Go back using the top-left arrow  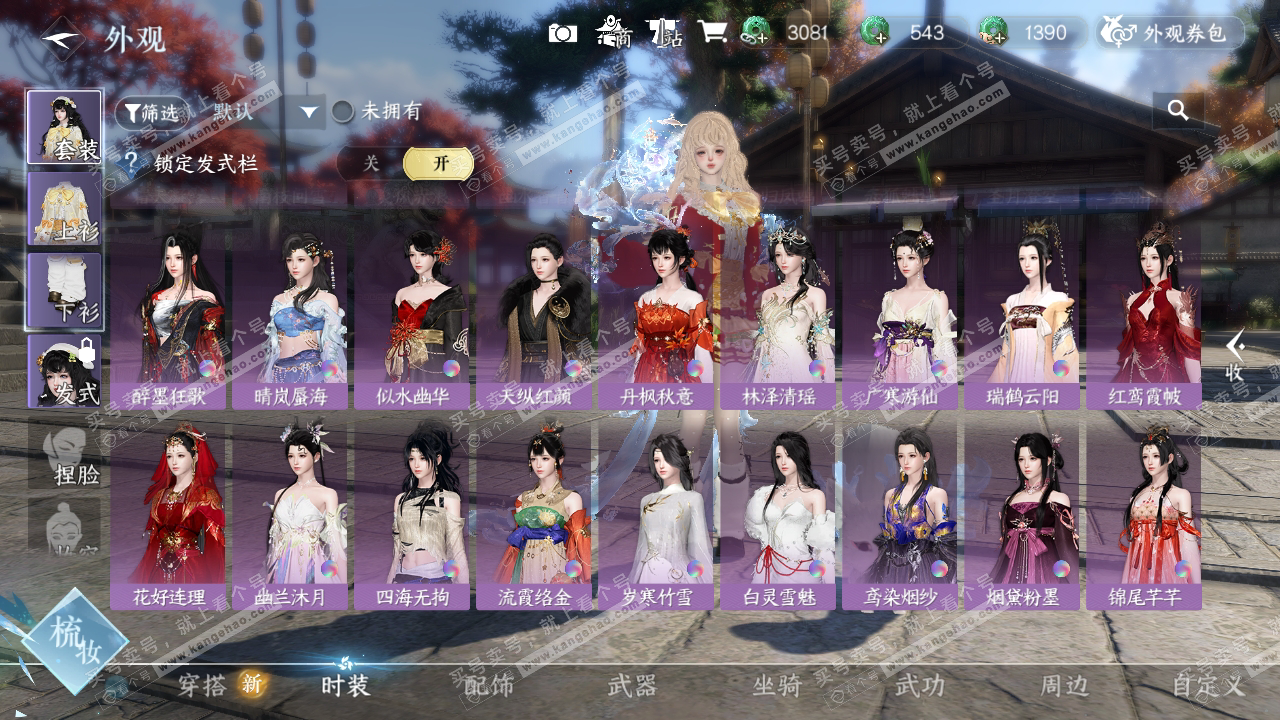63,39
